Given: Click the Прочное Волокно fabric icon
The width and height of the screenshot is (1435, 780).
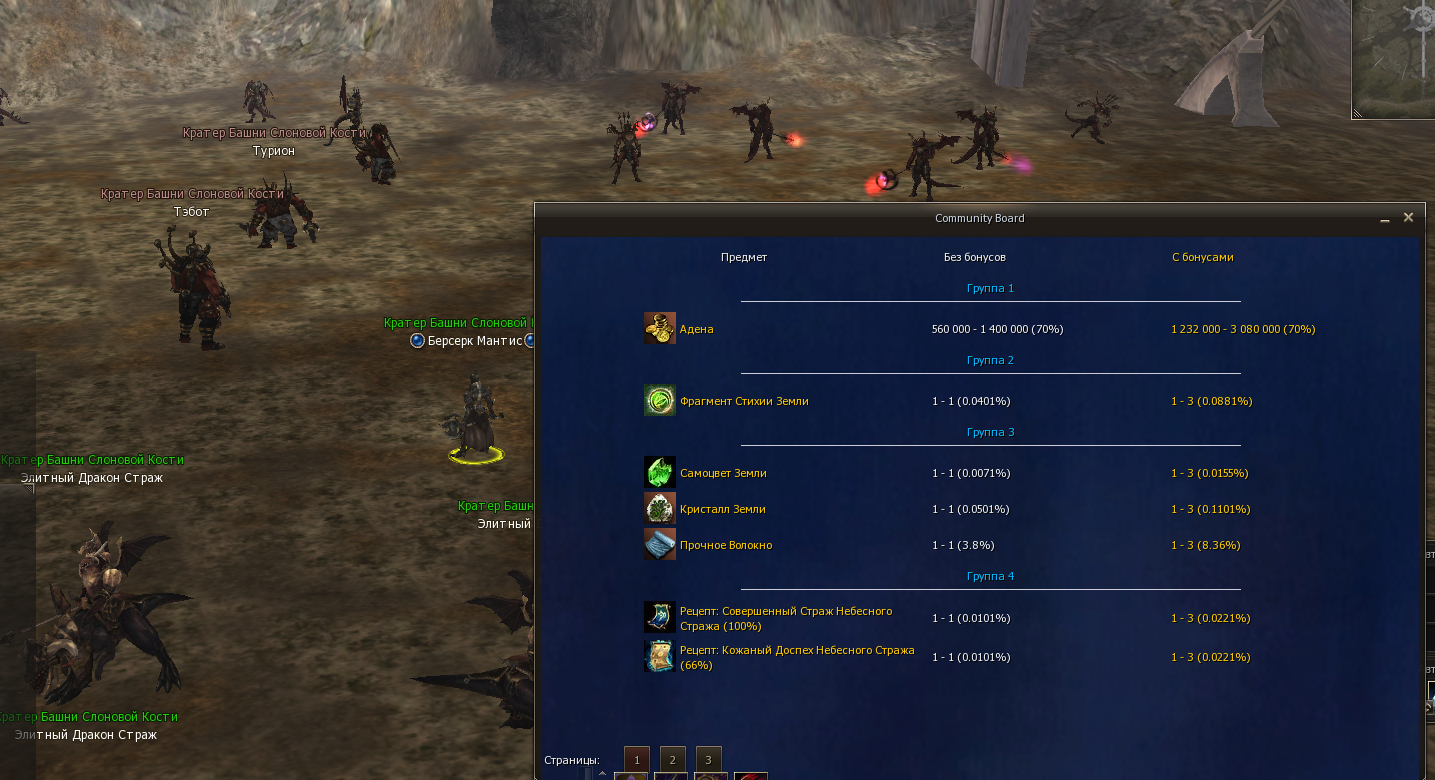Looking at the screenshot, I should [660, 545].
